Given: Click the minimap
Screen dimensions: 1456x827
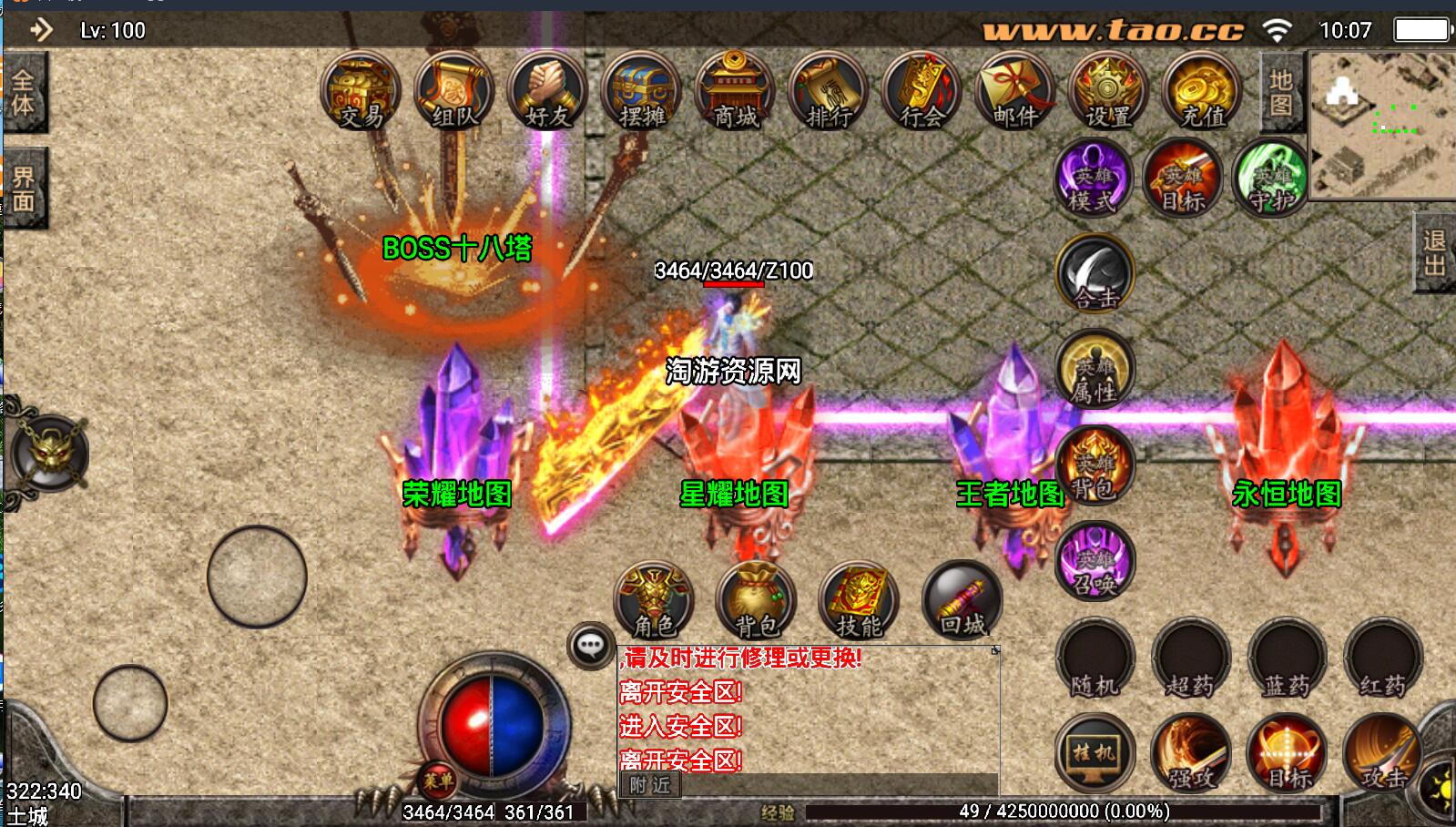Looking at the screenshot, I should (1381, 125).
